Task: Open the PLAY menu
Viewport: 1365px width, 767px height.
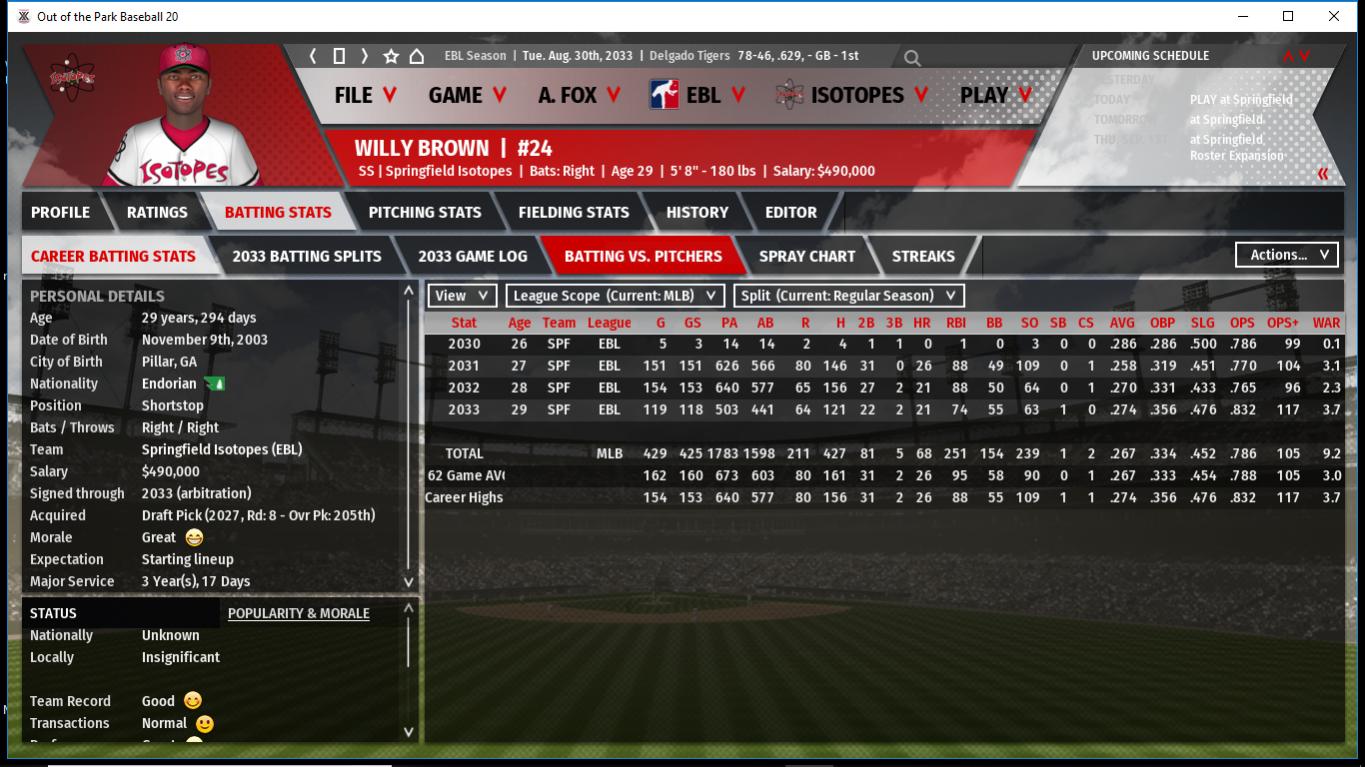Action: (996, 95)
